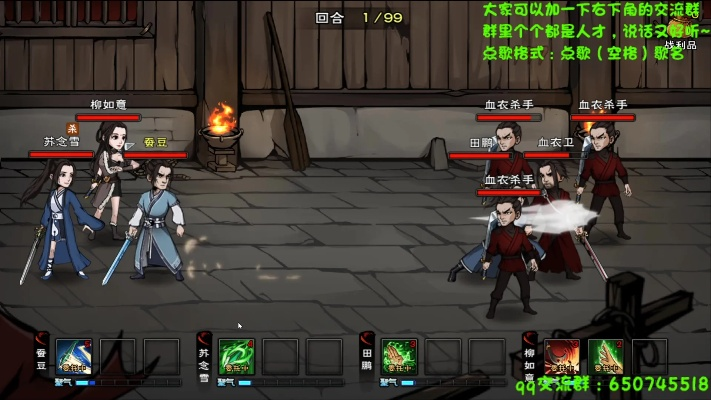Select 柳如意's red flame skill
The width and height of the screenshot is (711, 400).
(561, 356)
